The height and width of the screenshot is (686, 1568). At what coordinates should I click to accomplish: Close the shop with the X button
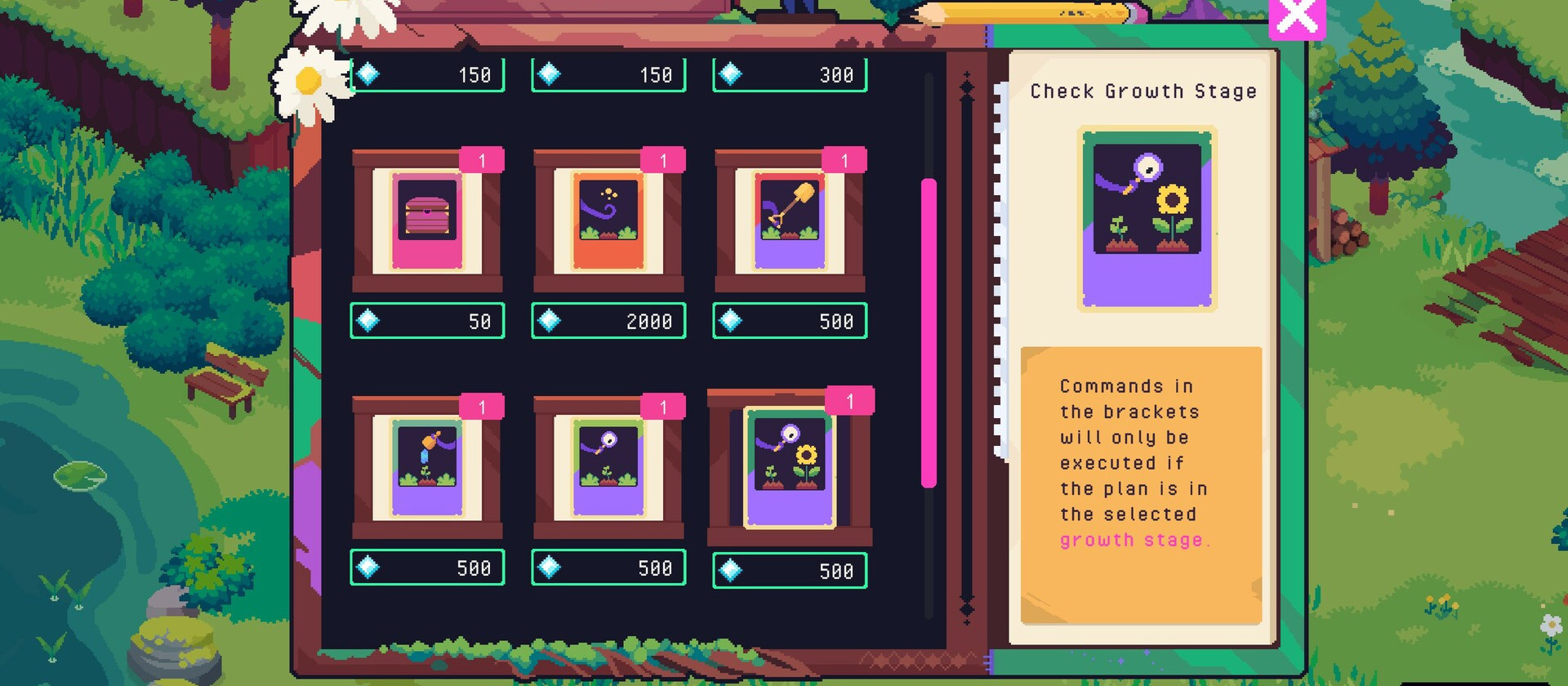coord(1296,18)
